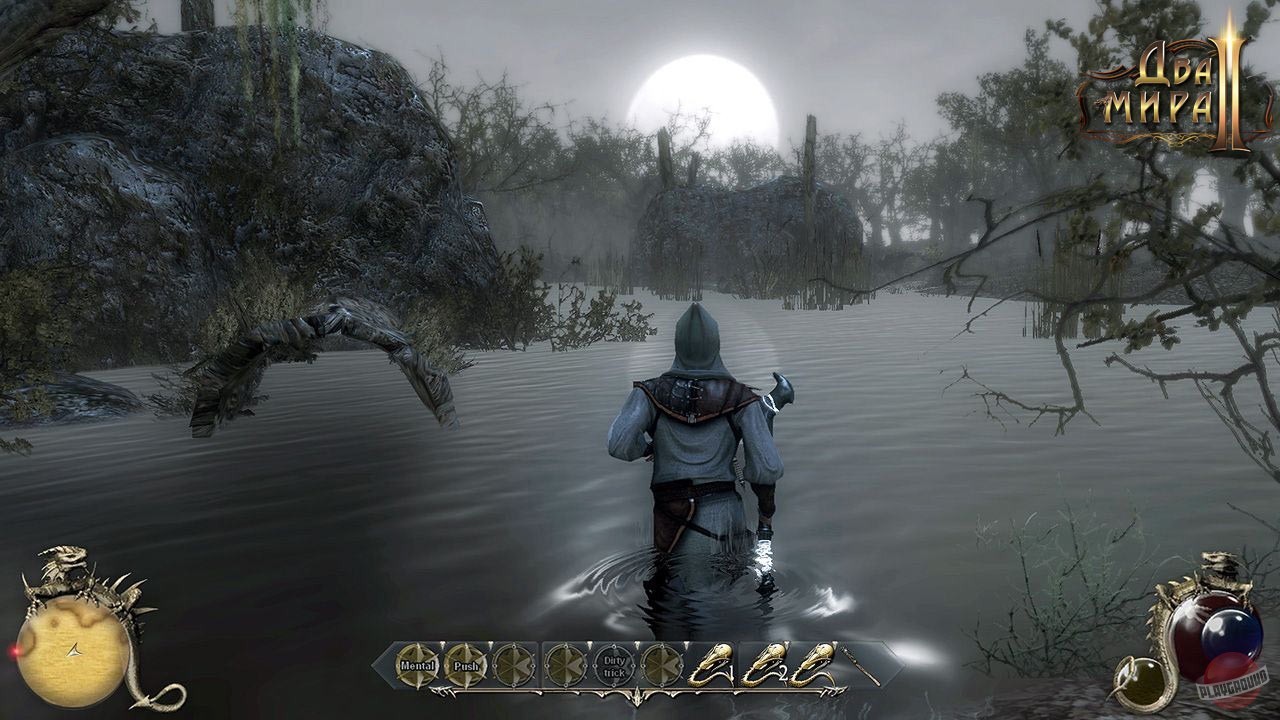Activate the Push skill icon
The height and width of the screenshot is (720, 1280).
click(x=466, y=664)
